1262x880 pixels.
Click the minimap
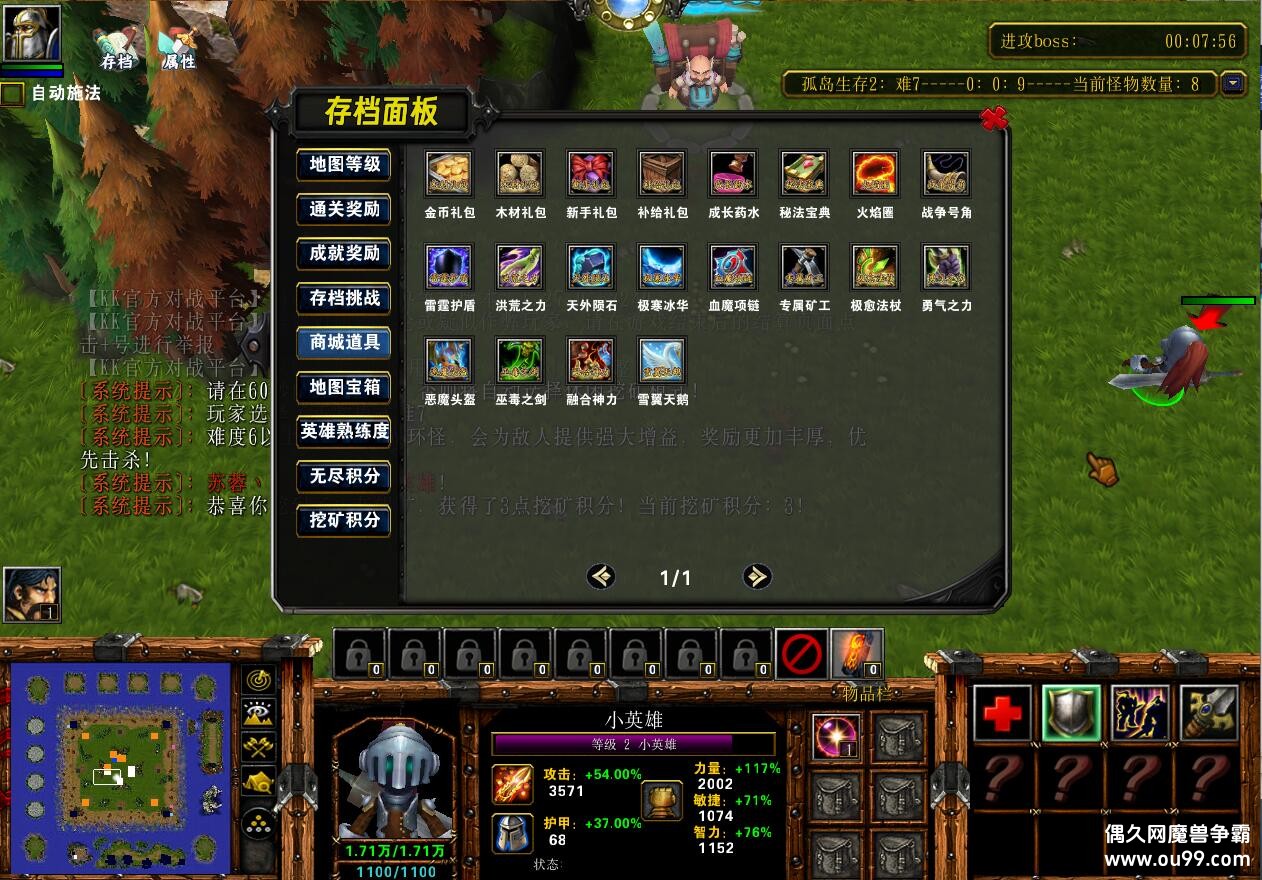tap(122, 767)
